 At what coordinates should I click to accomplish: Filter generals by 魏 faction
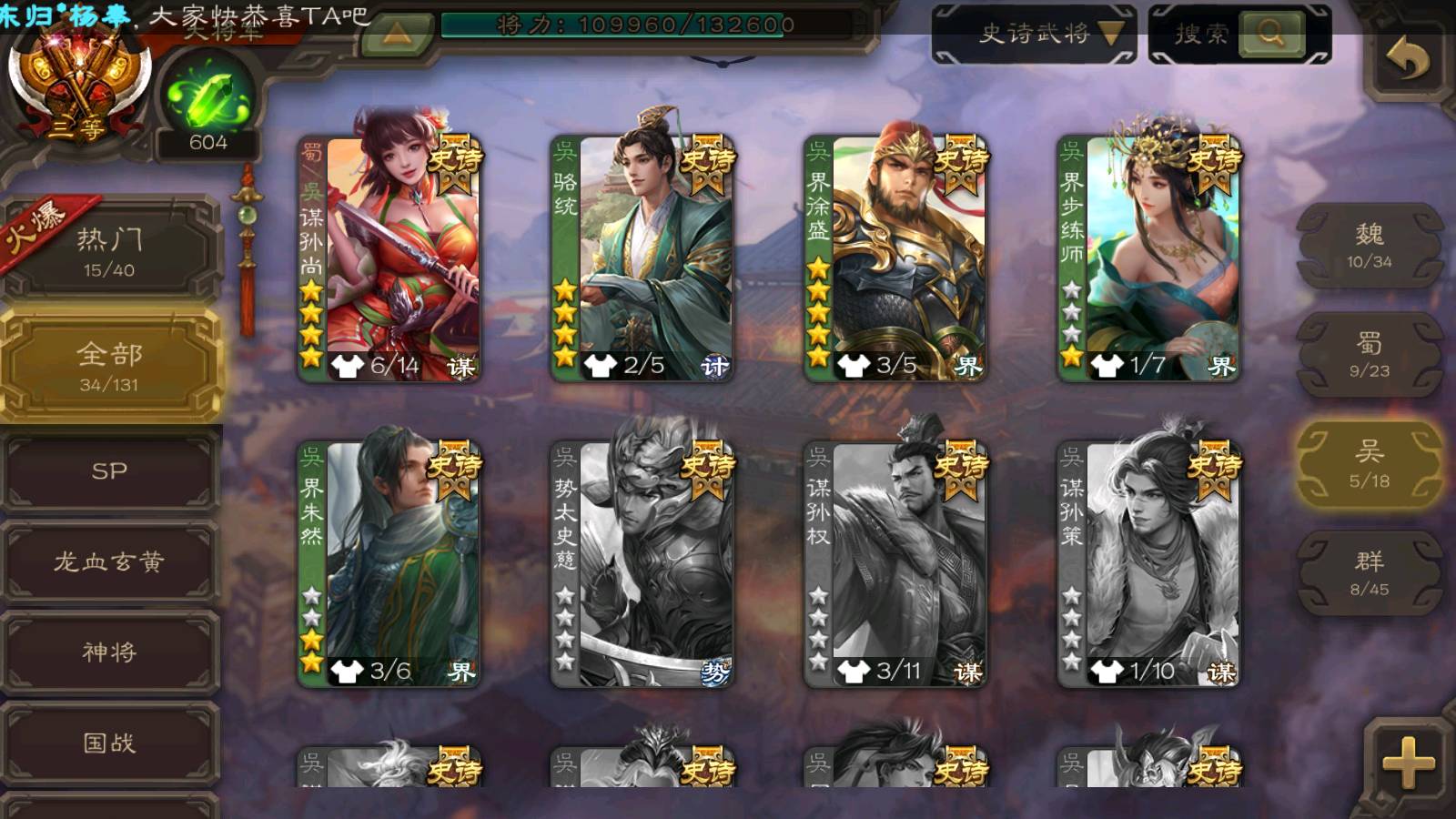point(1369,246)
